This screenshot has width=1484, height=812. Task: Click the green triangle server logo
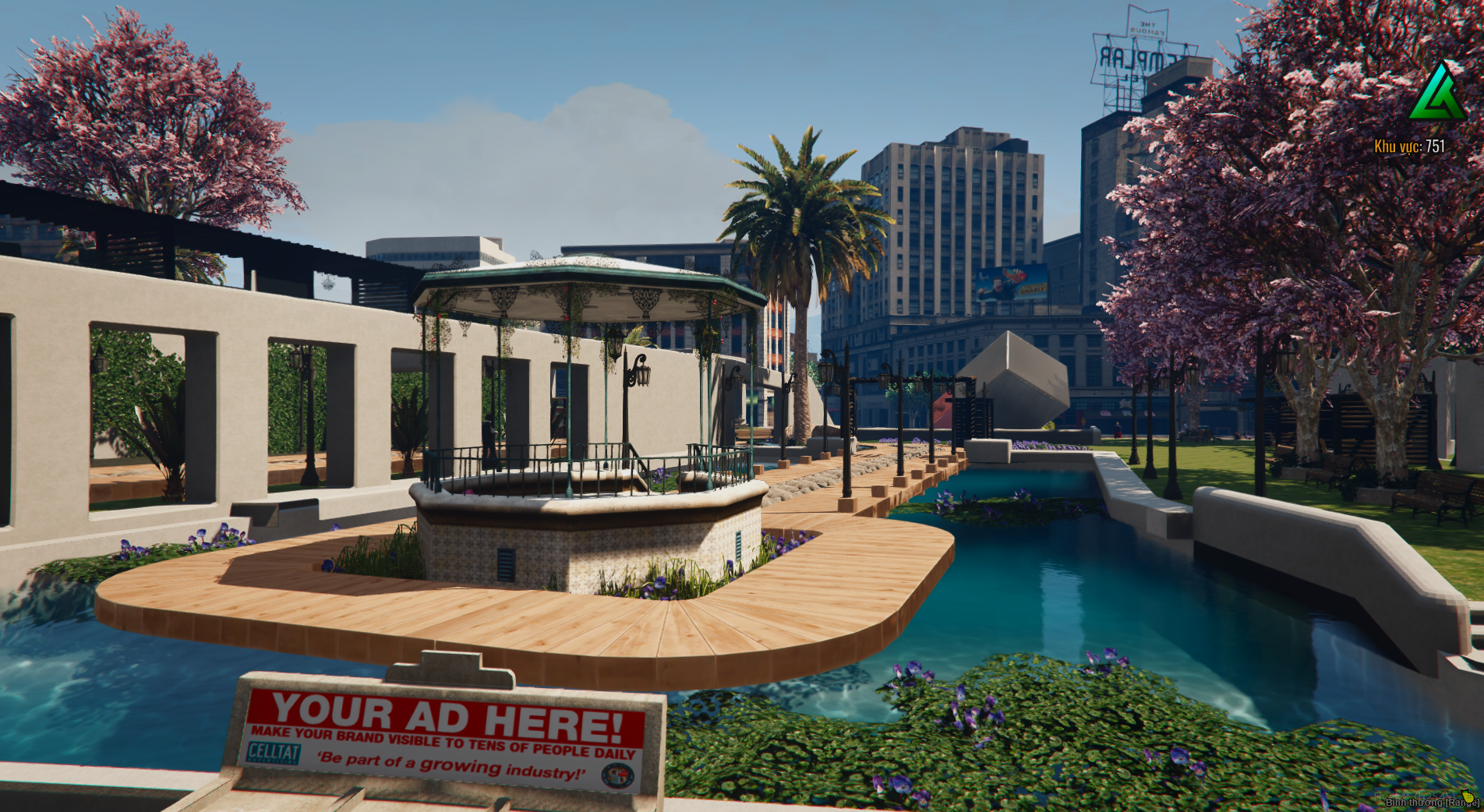1438,93
